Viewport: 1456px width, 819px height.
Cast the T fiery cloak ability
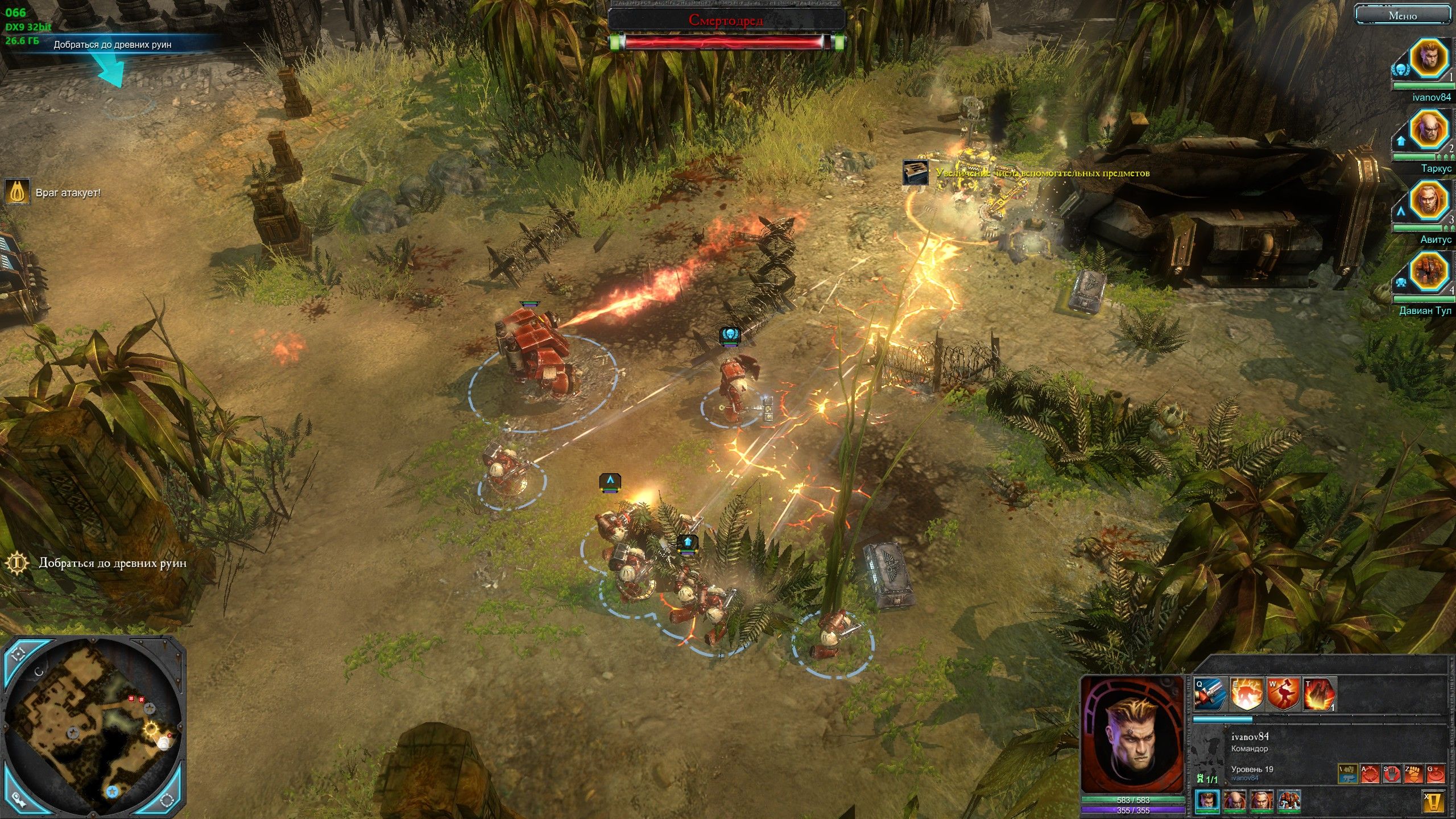[1318, 695]
